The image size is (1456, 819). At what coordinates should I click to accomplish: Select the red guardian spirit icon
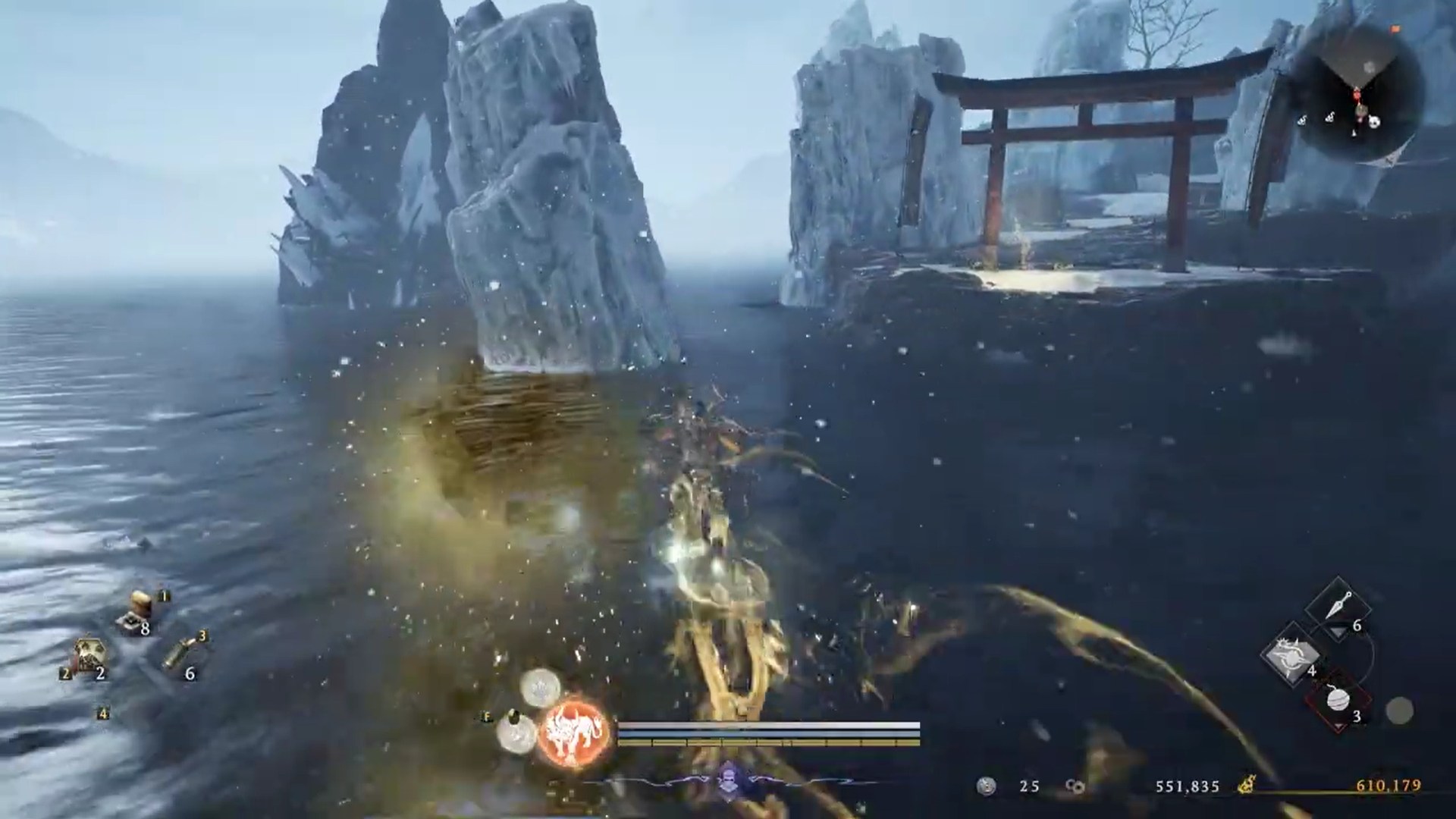tap(573, 732)
